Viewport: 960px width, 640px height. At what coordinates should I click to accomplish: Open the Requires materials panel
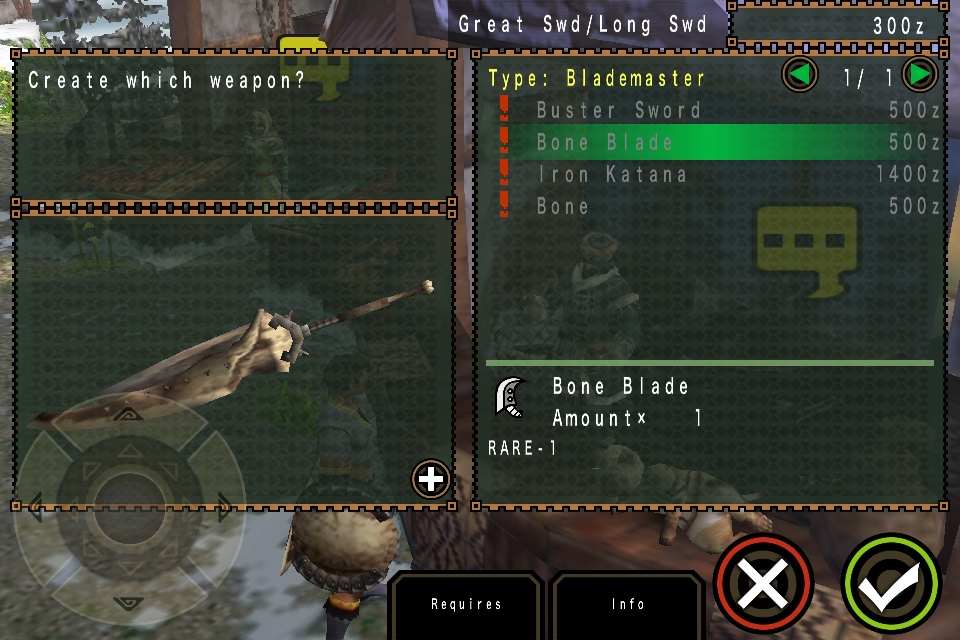[x=466, y=604]
